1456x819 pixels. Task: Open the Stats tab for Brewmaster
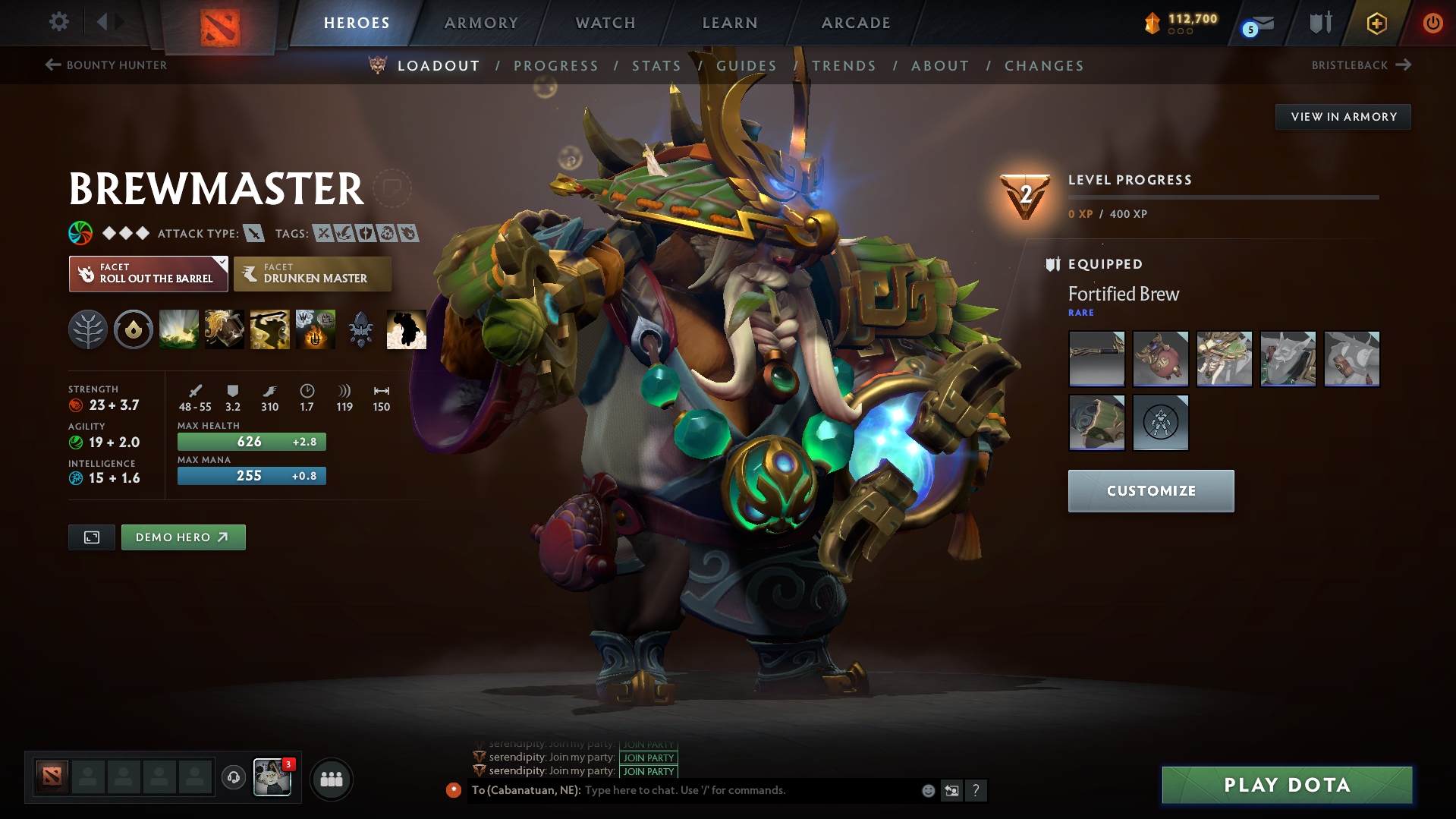click(x=656, y=65)
